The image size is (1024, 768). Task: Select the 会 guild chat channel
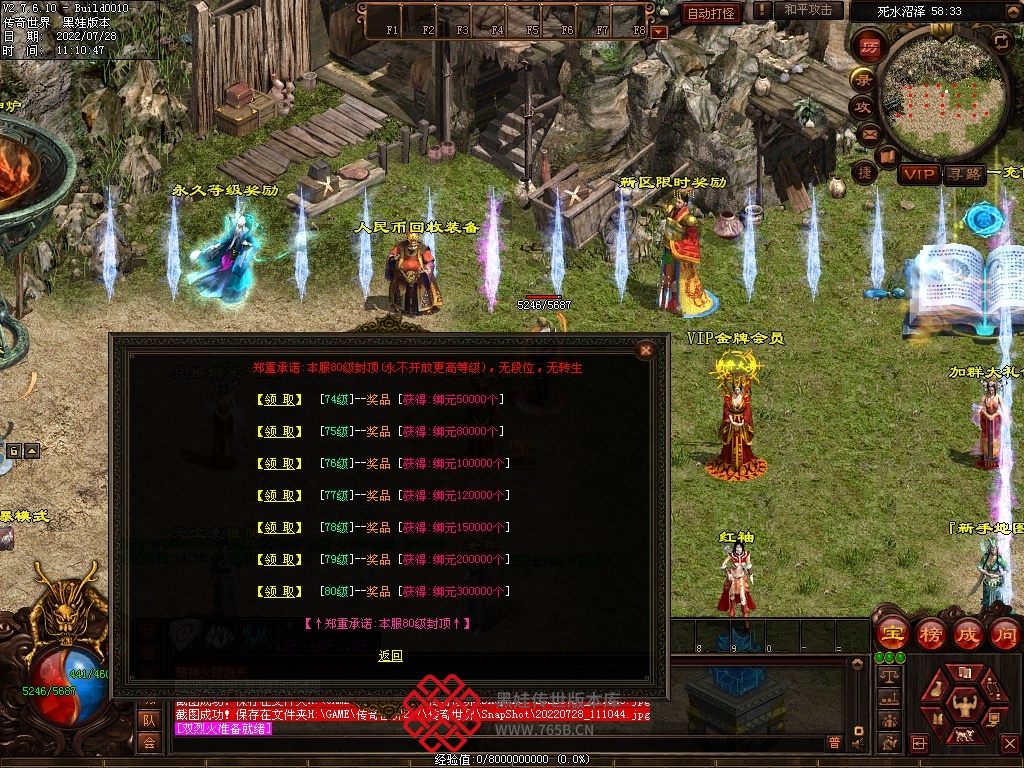pos(148,741)
